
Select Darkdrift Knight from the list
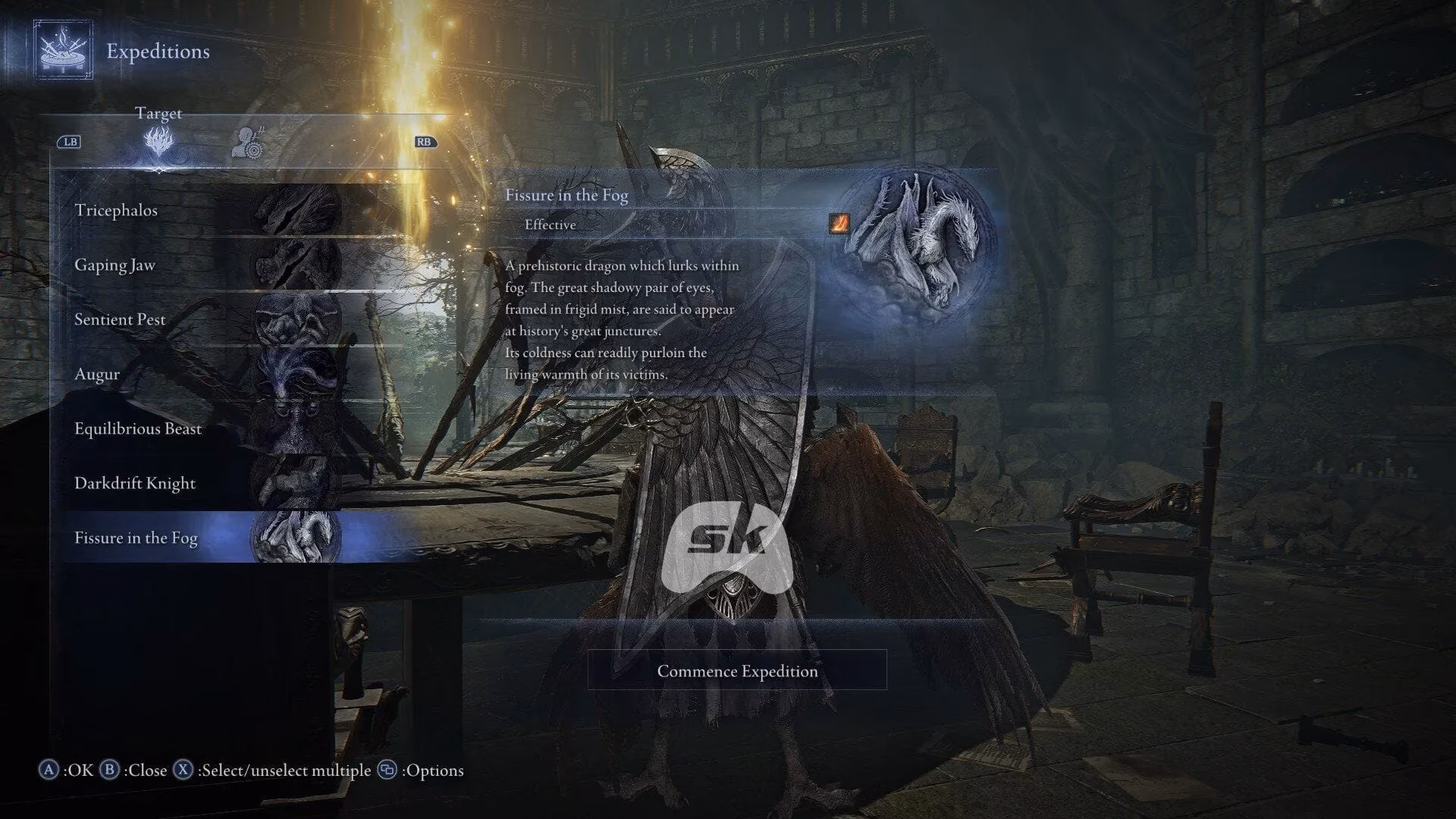[134, 483]
